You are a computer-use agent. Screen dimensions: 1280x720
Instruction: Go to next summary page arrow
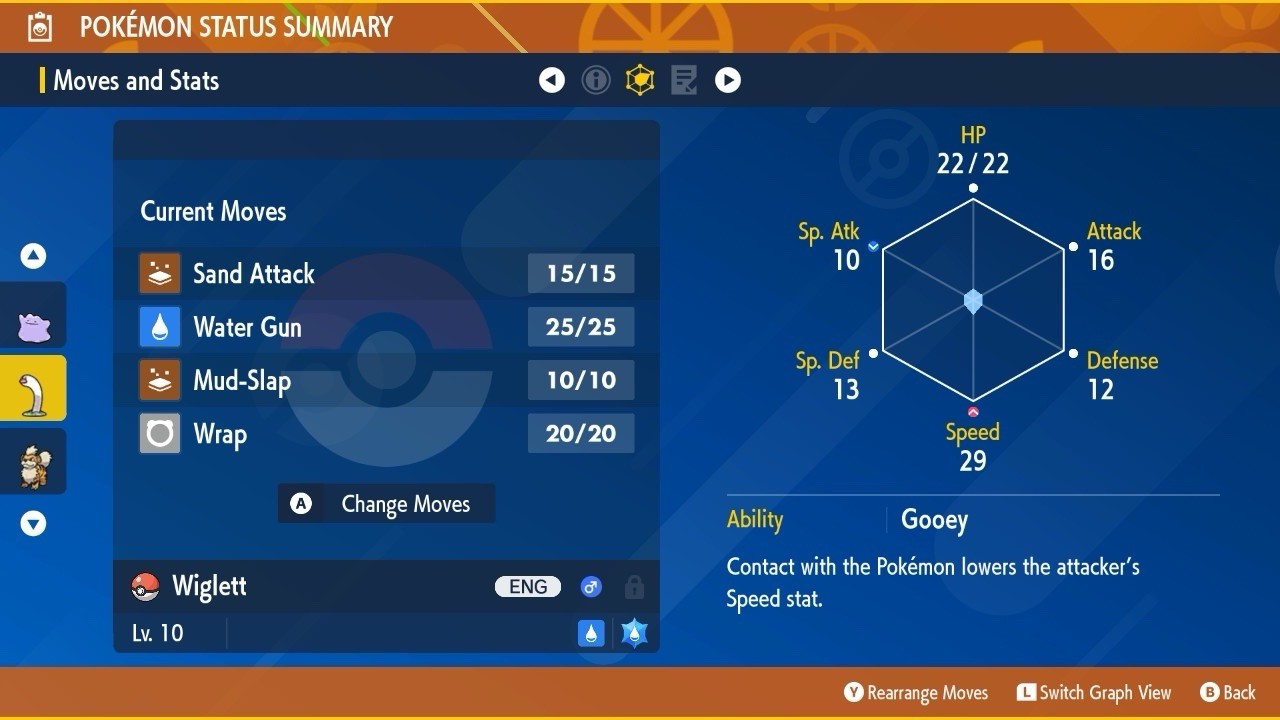tap(728, 80)
